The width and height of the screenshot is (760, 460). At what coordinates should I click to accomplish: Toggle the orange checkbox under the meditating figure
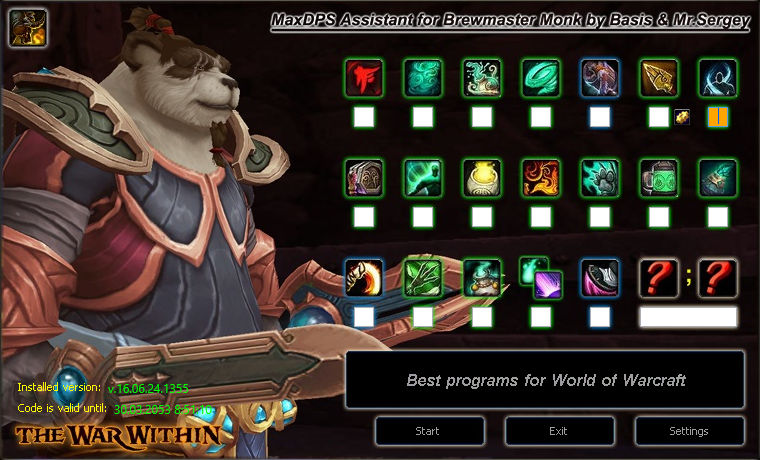(717, 117)
